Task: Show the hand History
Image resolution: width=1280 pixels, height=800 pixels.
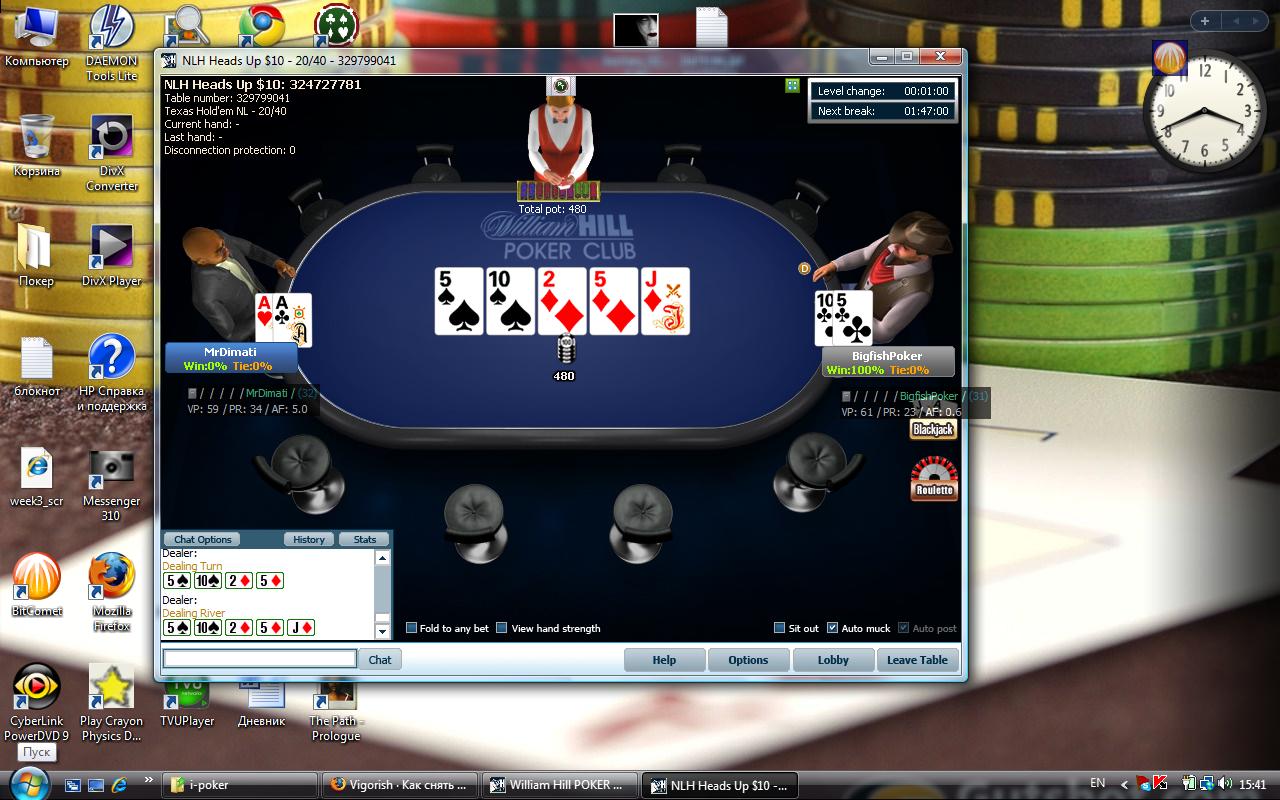Action: [309, 539]
